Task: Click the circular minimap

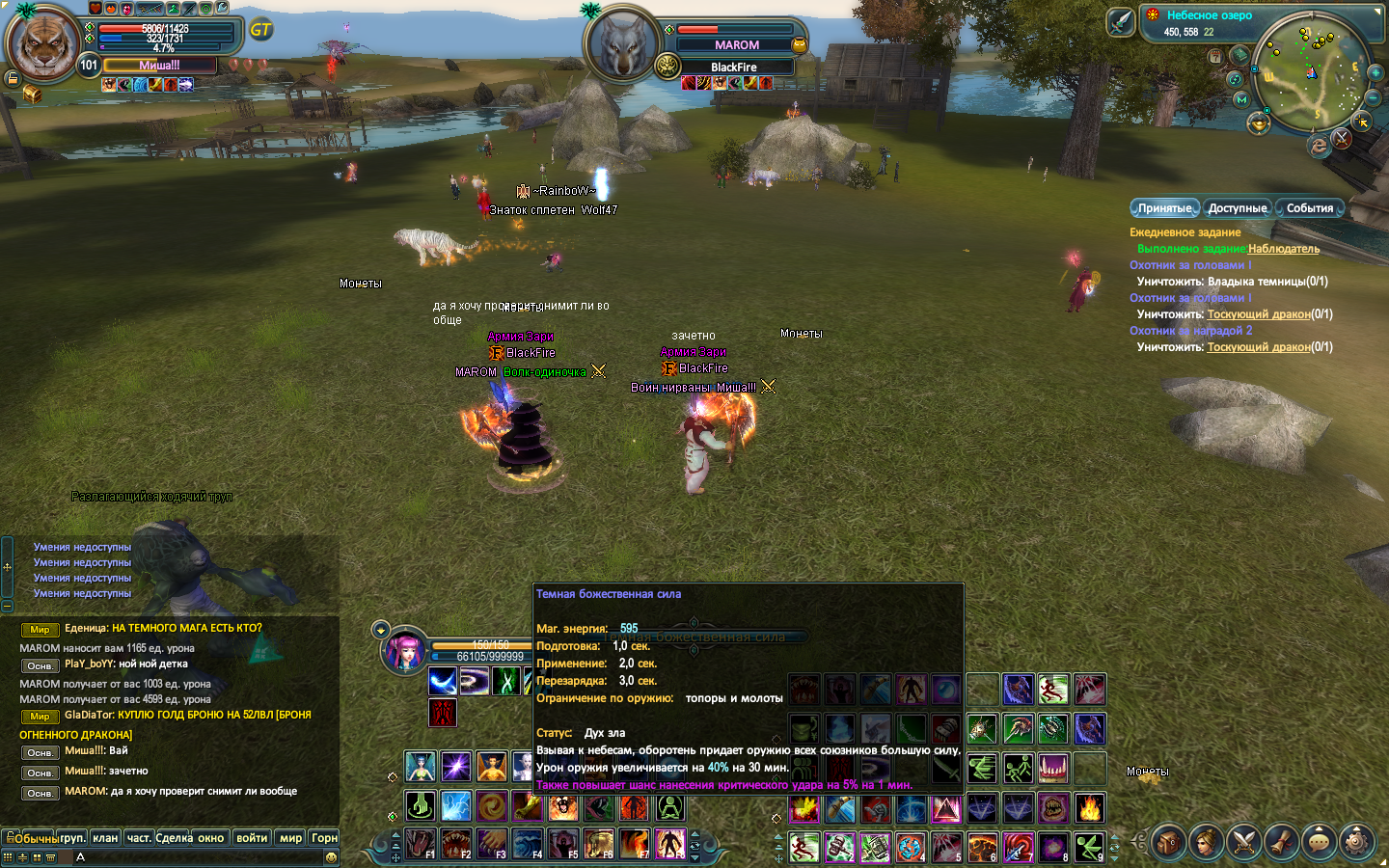Action: [x=1312, y=72]
